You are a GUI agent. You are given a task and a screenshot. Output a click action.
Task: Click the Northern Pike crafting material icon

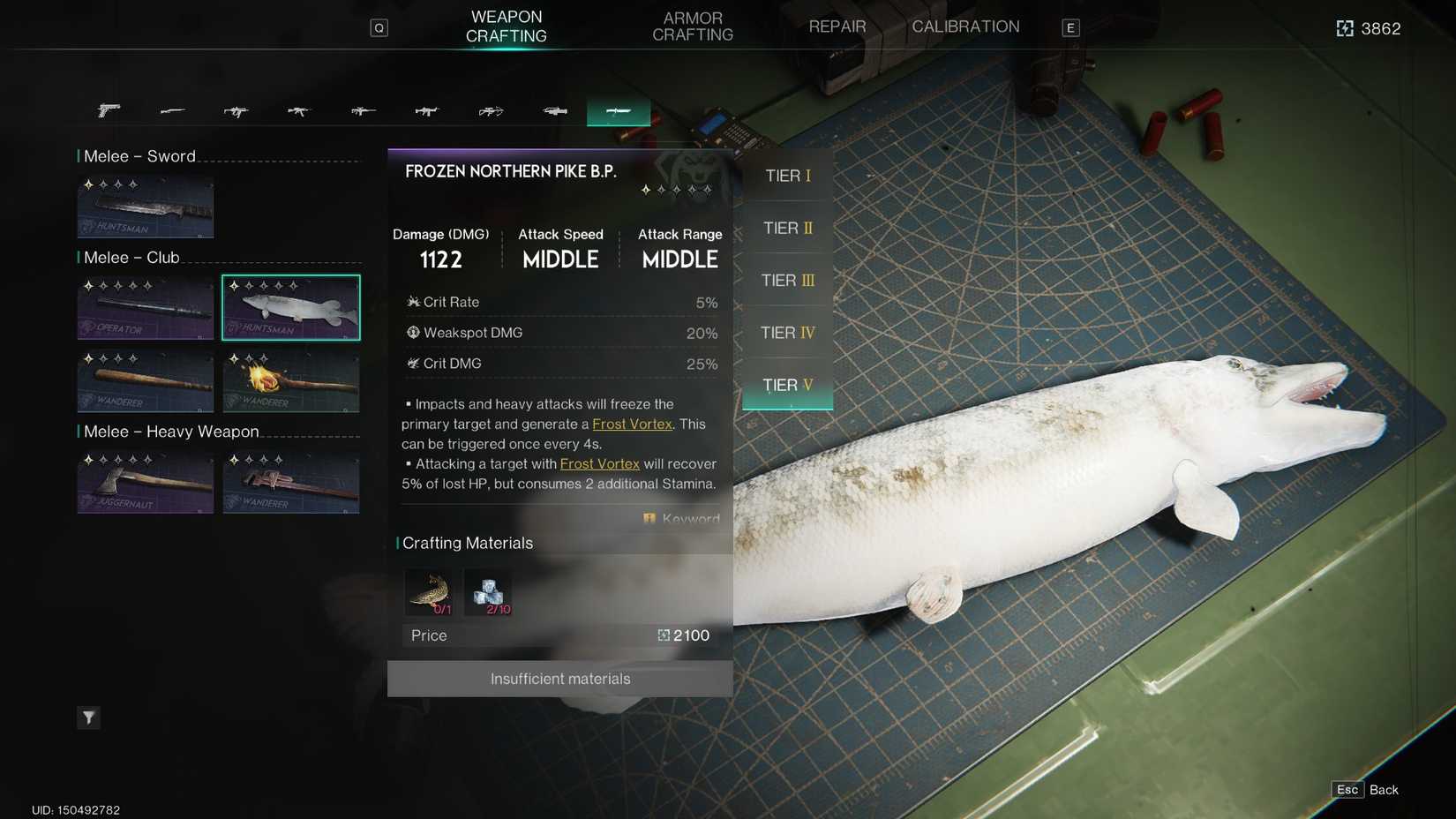(x=430, y=591)
